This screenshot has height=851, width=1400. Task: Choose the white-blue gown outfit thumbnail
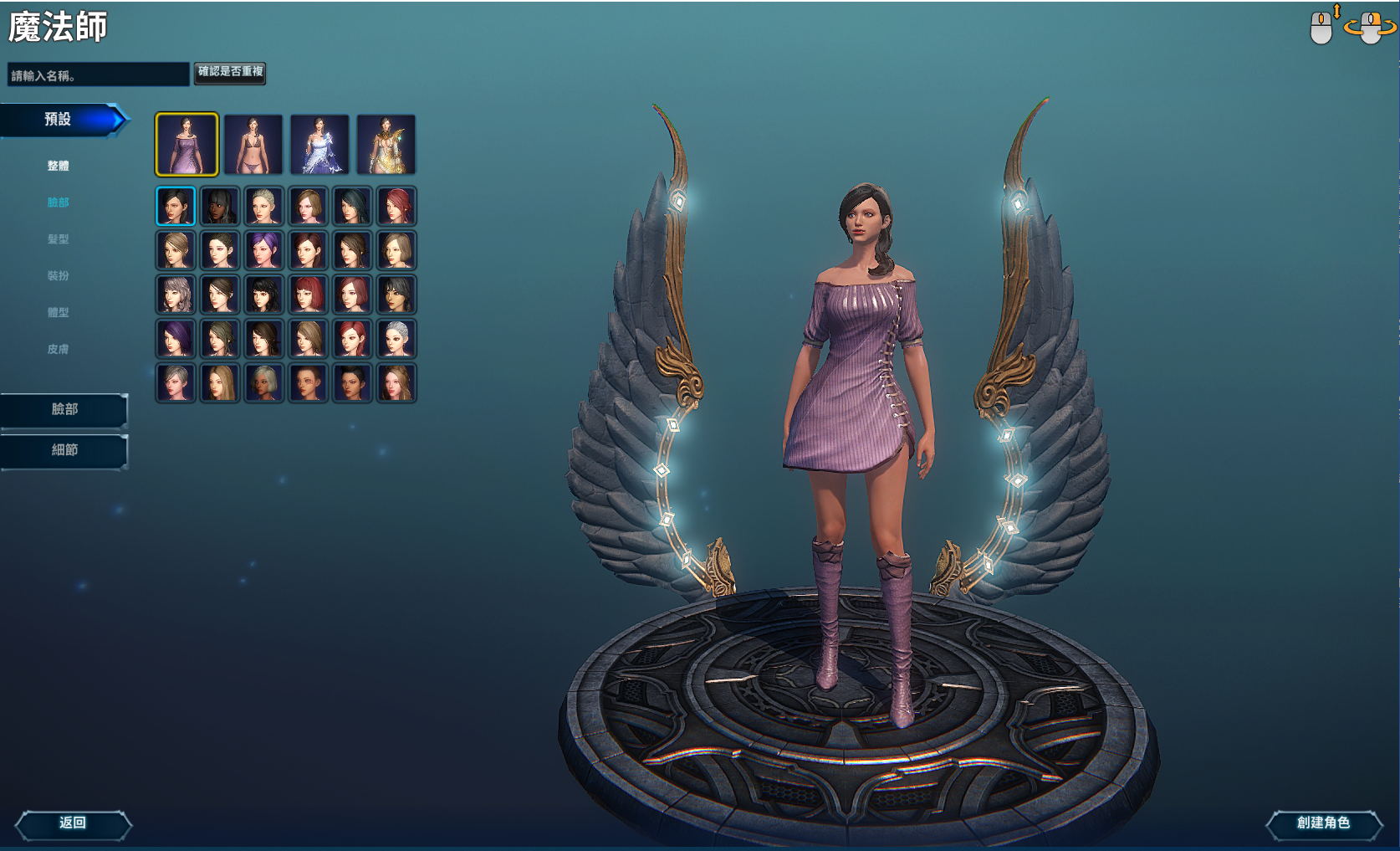pyautogui.click(x=319, y=145)
